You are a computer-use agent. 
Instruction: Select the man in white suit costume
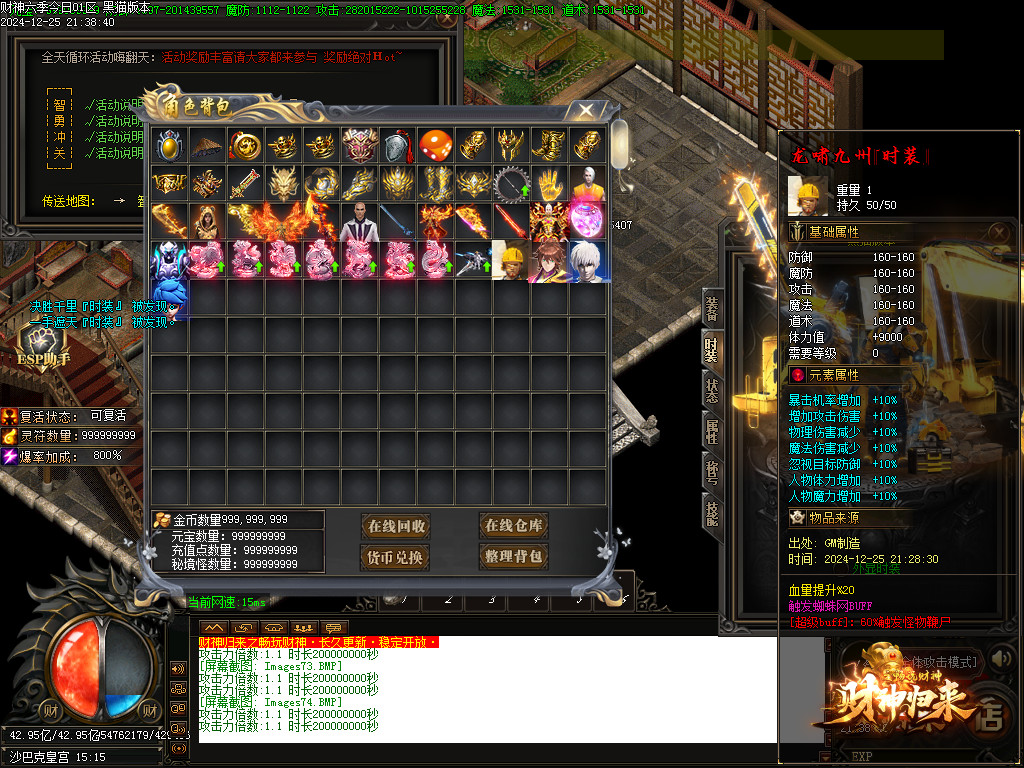pyautogui.click(x=360, y=222)
